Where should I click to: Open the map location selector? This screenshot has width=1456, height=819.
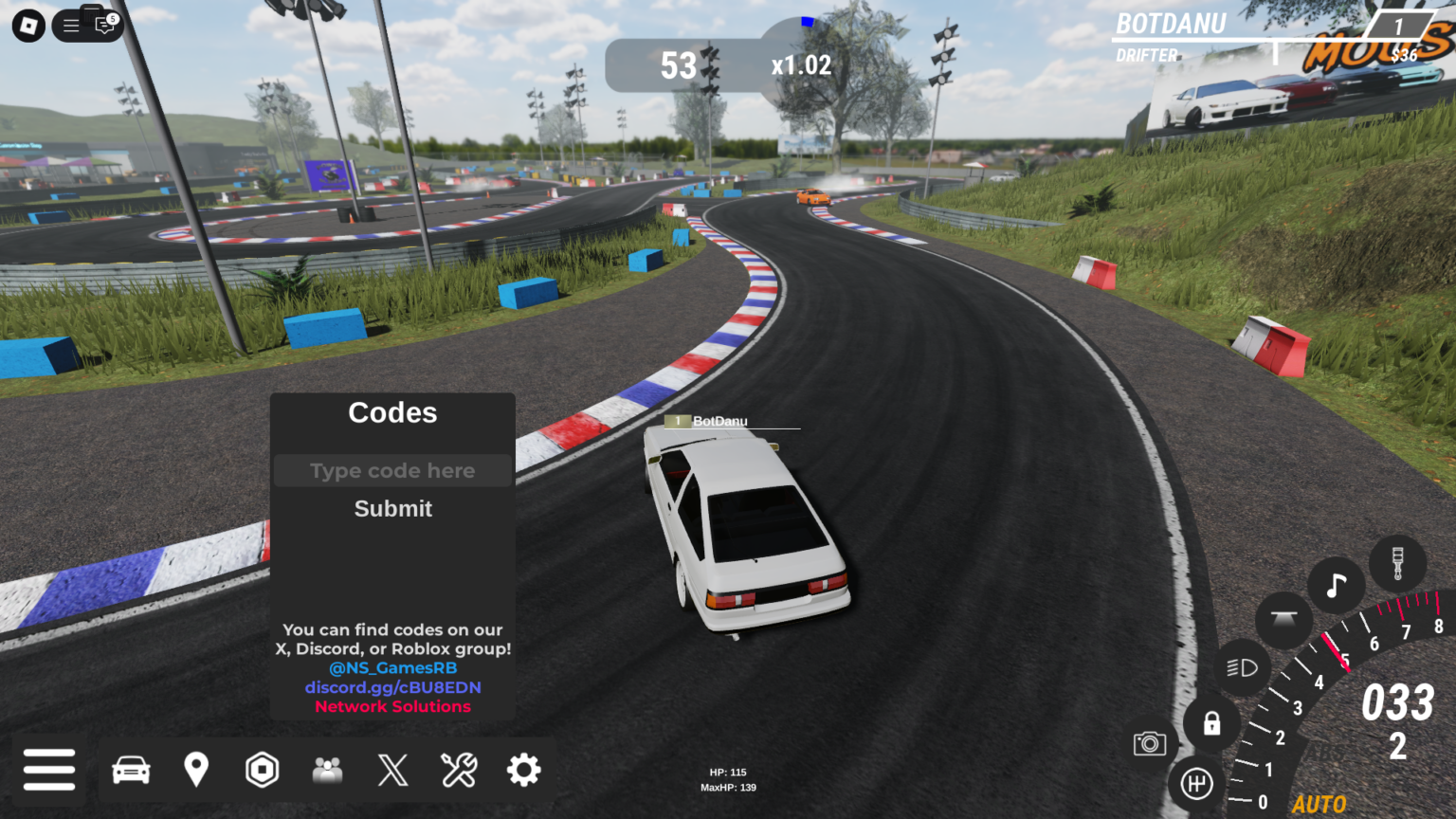coord(196,770)
